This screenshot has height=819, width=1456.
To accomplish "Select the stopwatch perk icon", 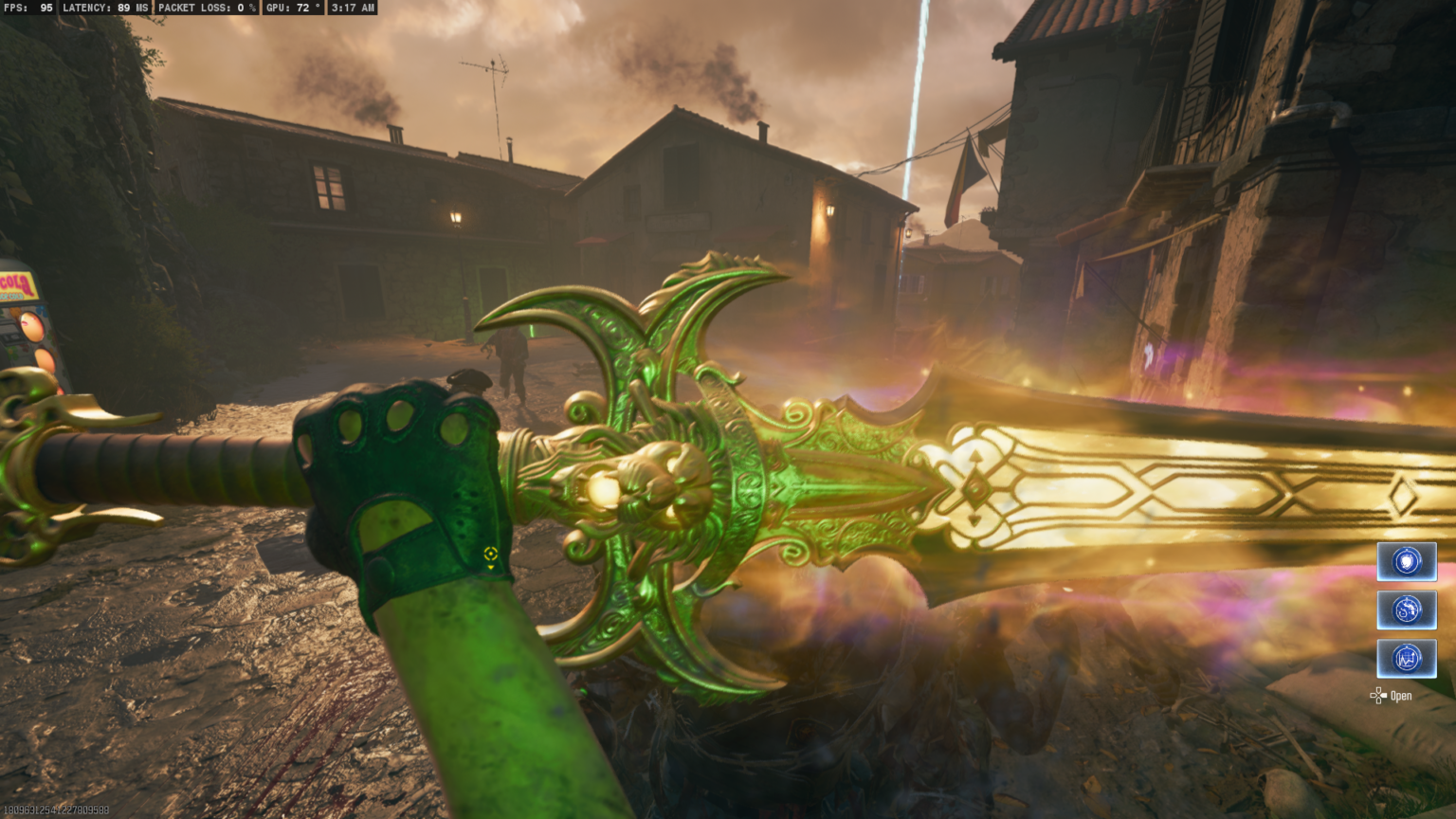I will 1407,610.
